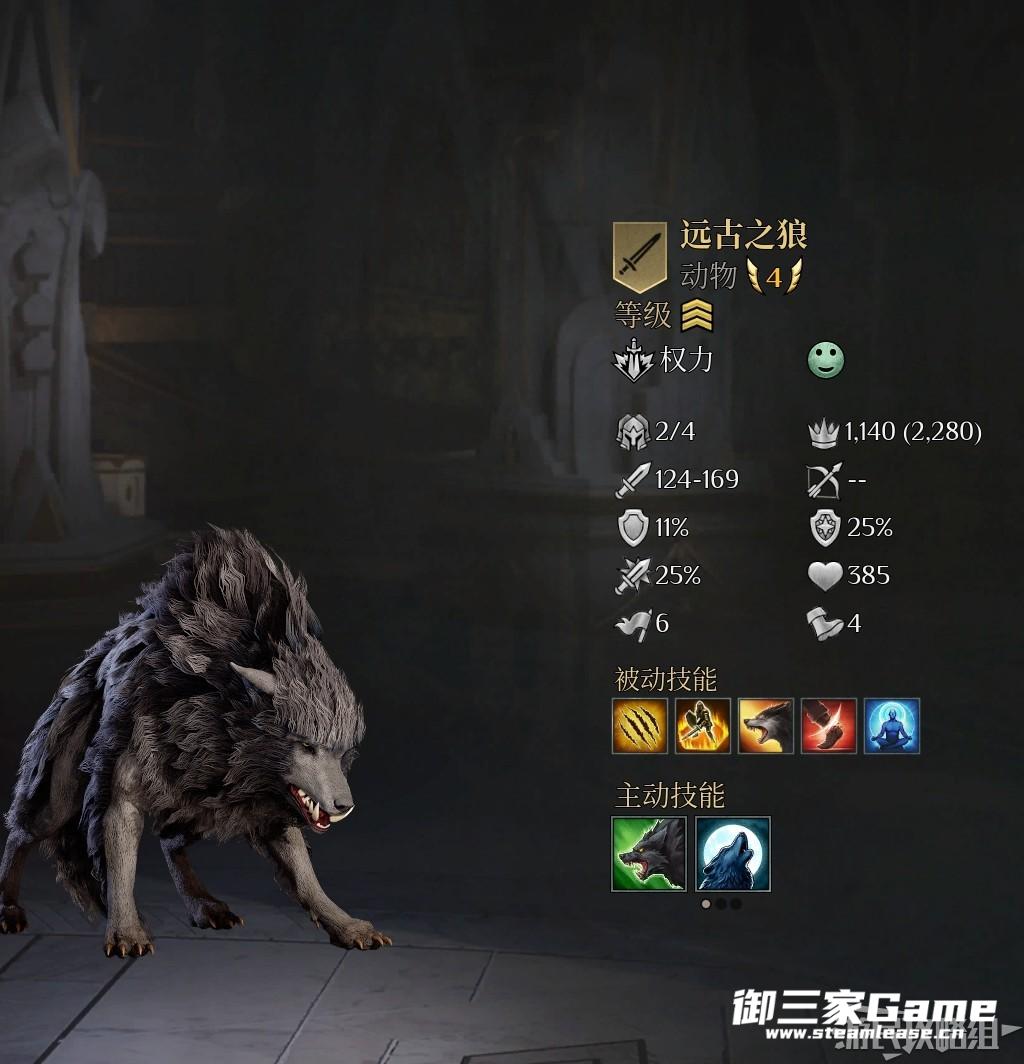Viewport: 1024px width, 1064px height.
Task: Open the slashed foot passive skill icon
Action: (x=828, y=726)
